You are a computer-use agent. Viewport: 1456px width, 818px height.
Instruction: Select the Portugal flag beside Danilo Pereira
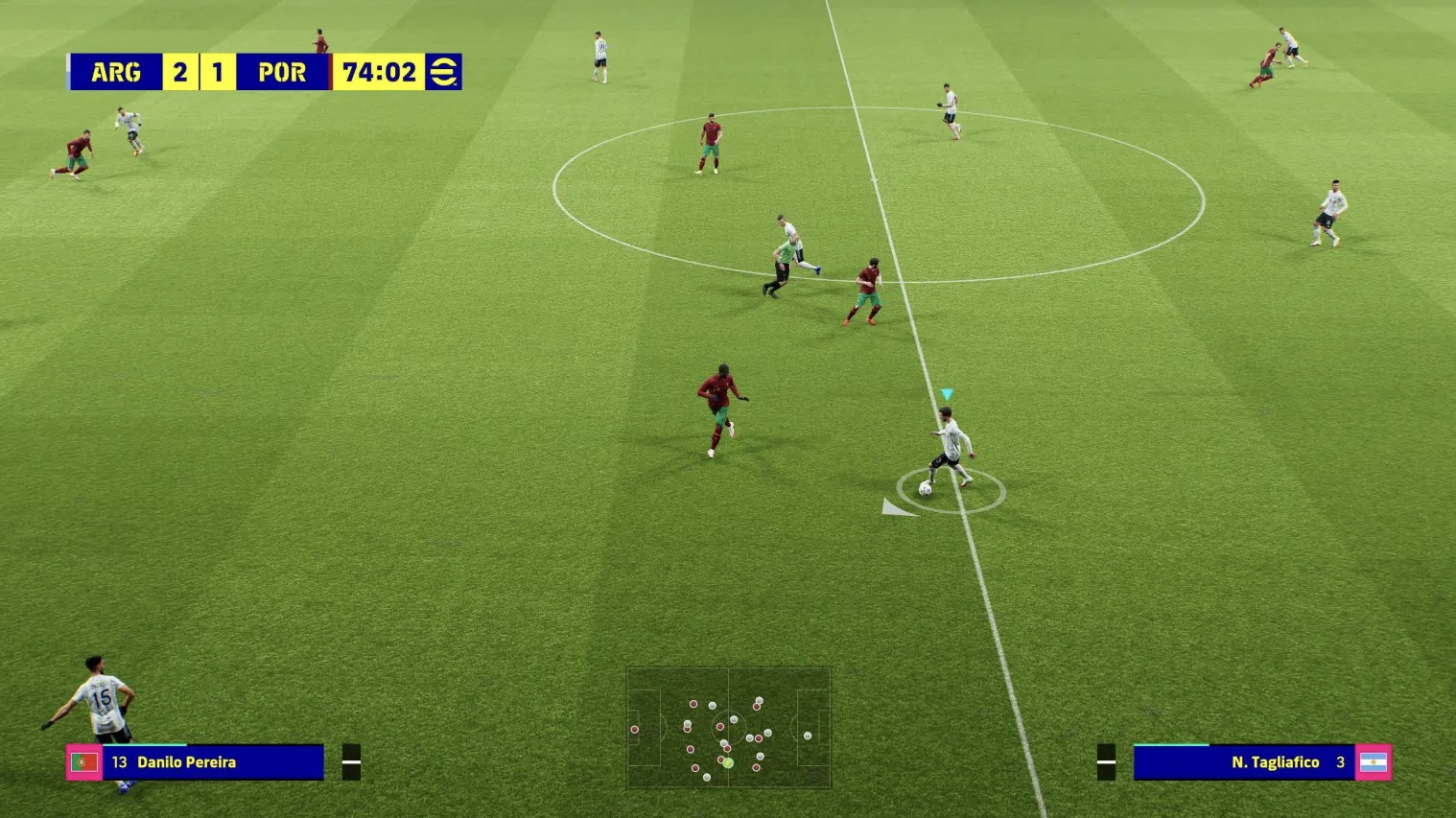[82, 762]
